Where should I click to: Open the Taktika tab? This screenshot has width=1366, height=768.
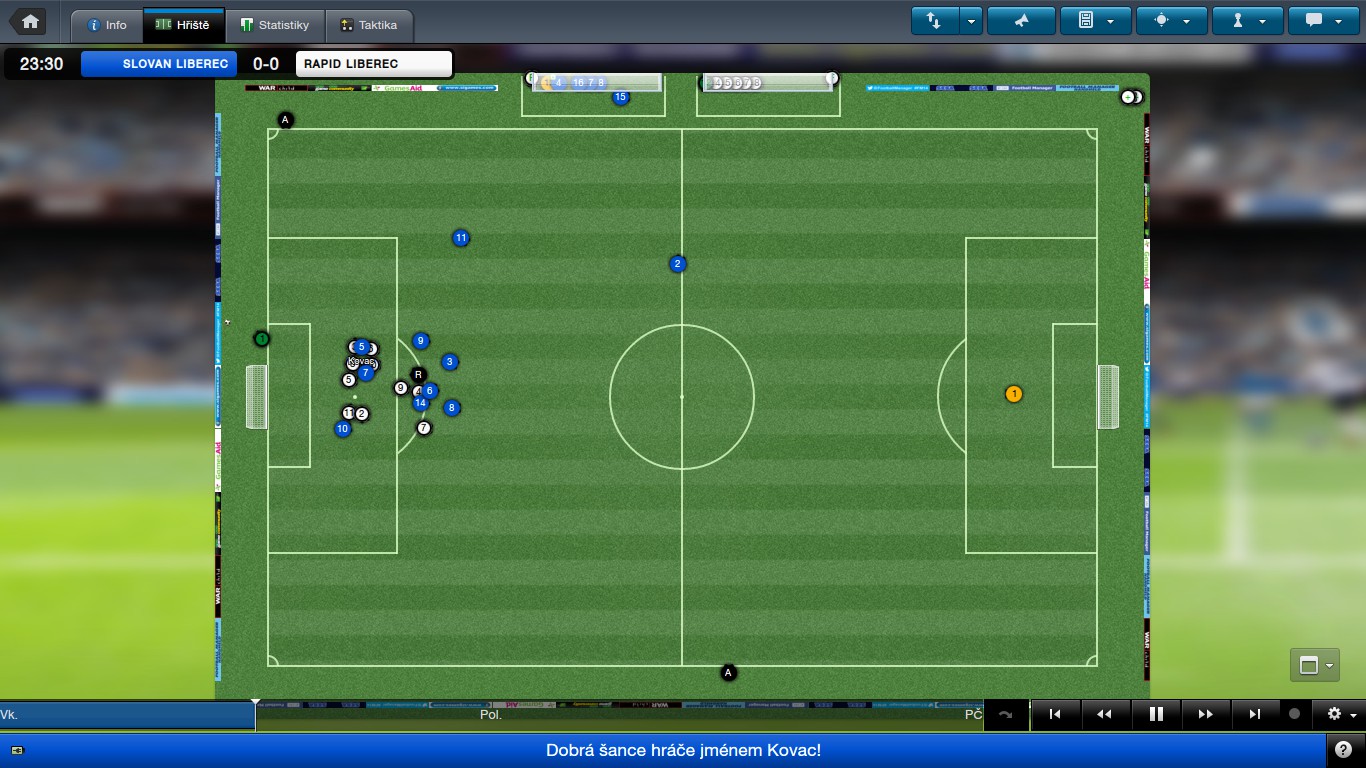click(368, 25)
